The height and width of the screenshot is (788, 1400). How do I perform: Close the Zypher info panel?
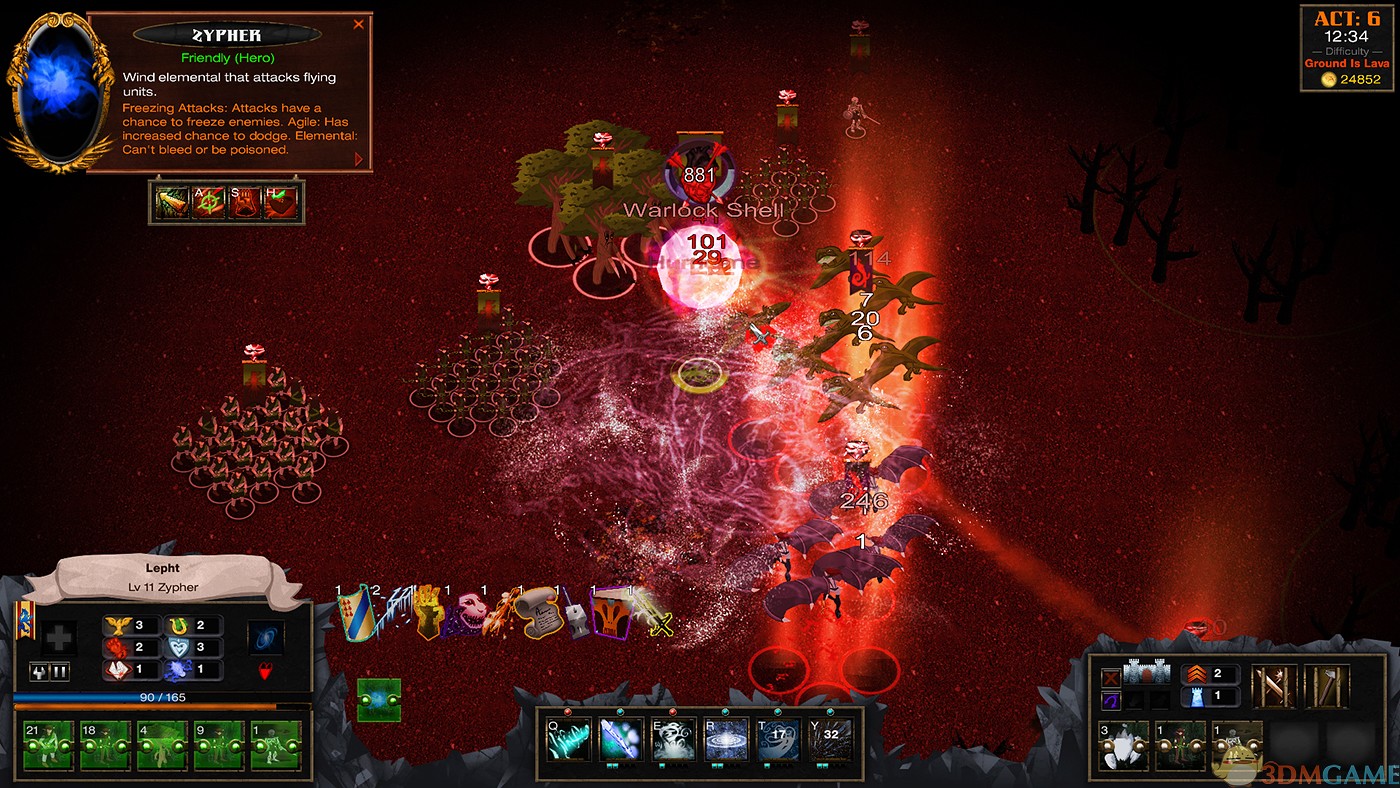click(x=358, y=25)
